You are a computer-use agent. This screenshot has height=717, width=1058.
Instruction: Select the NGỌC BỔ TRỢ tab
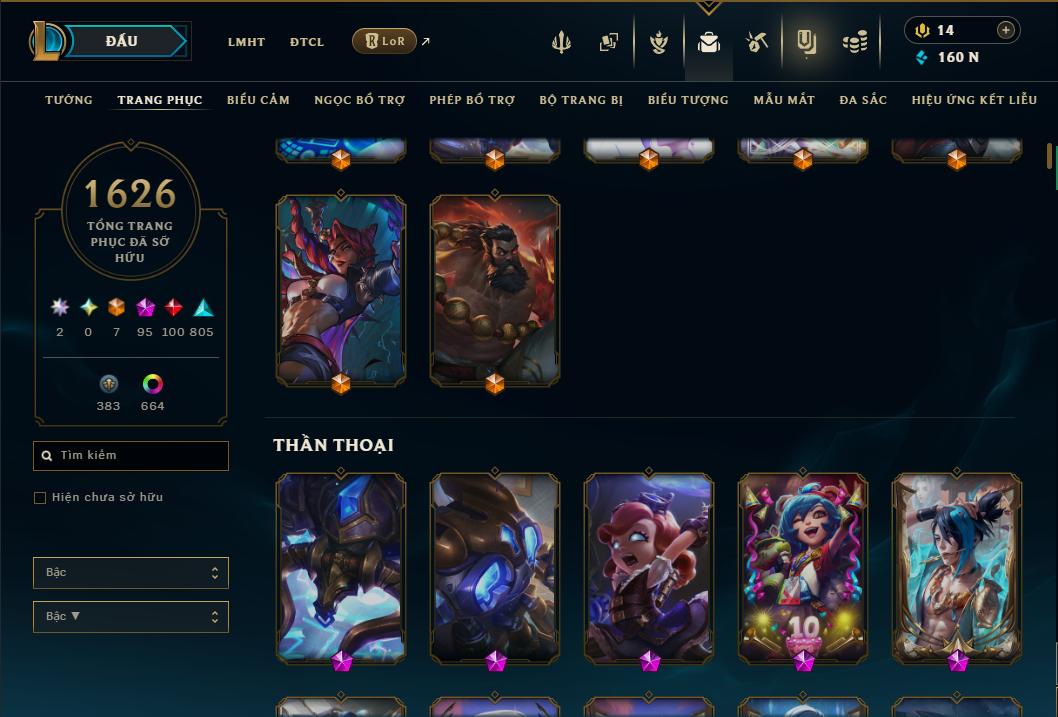[x=359, y=100]
